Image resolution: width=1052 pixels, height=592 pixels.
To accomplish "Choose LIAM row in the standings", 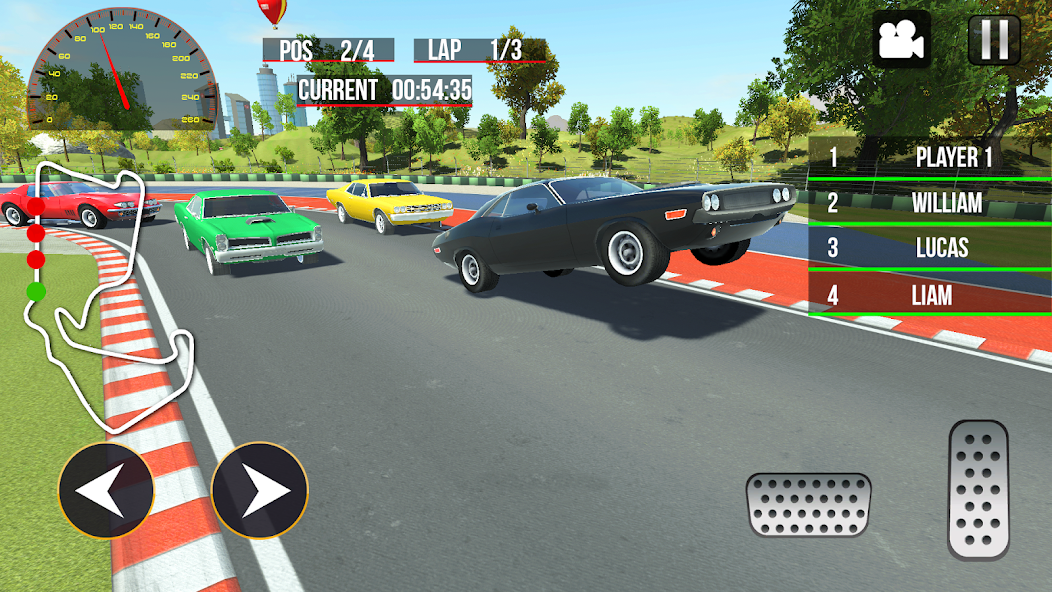I will (930, 295).
